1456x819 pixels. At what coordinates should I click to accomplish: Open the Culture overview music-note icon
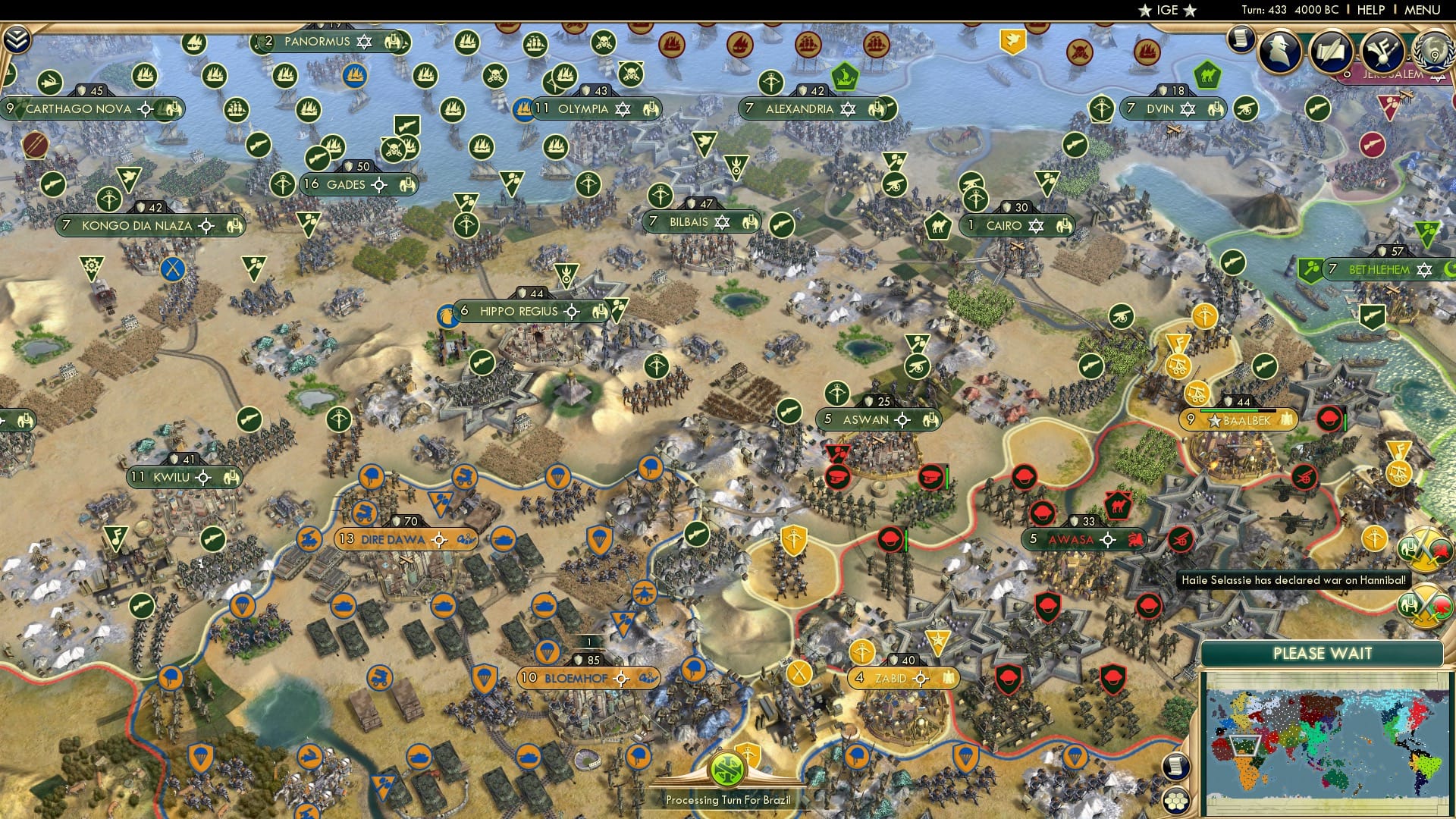click(1382, 49)
